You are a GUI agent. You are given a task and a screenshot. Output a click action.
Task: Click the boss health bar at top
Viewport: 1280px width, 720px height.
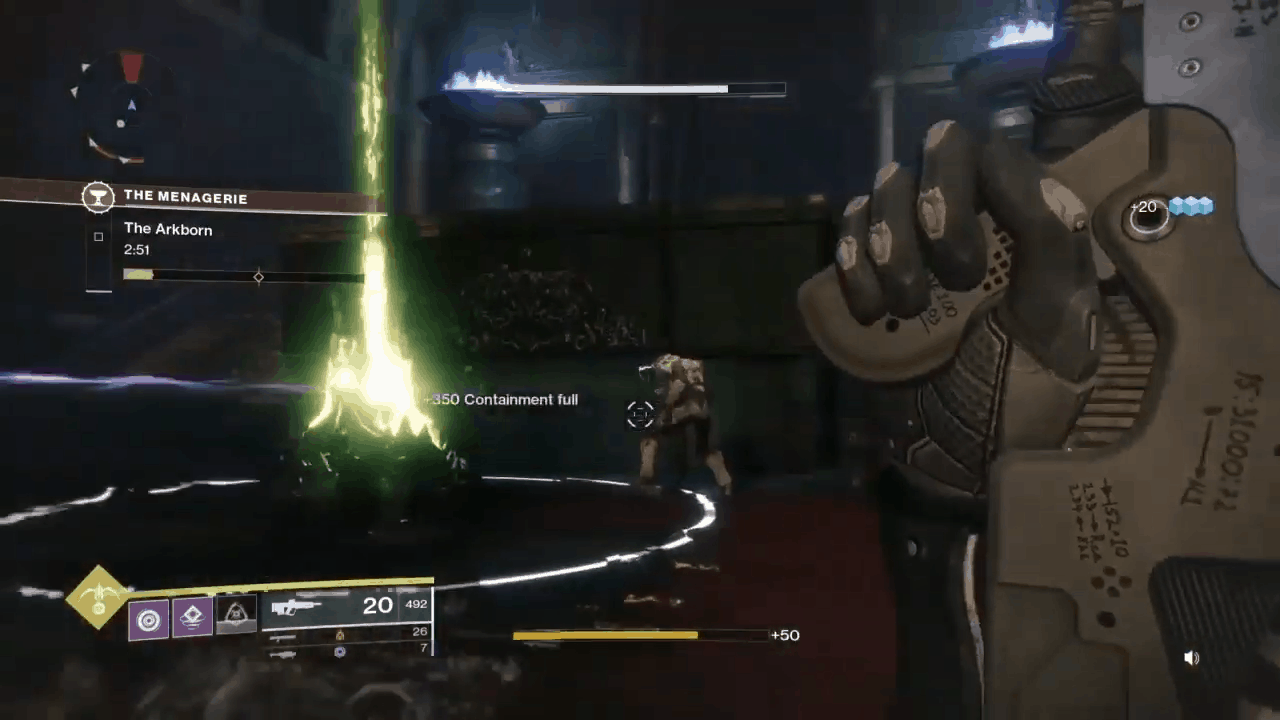pyautogui.click(x=610, y=90)
